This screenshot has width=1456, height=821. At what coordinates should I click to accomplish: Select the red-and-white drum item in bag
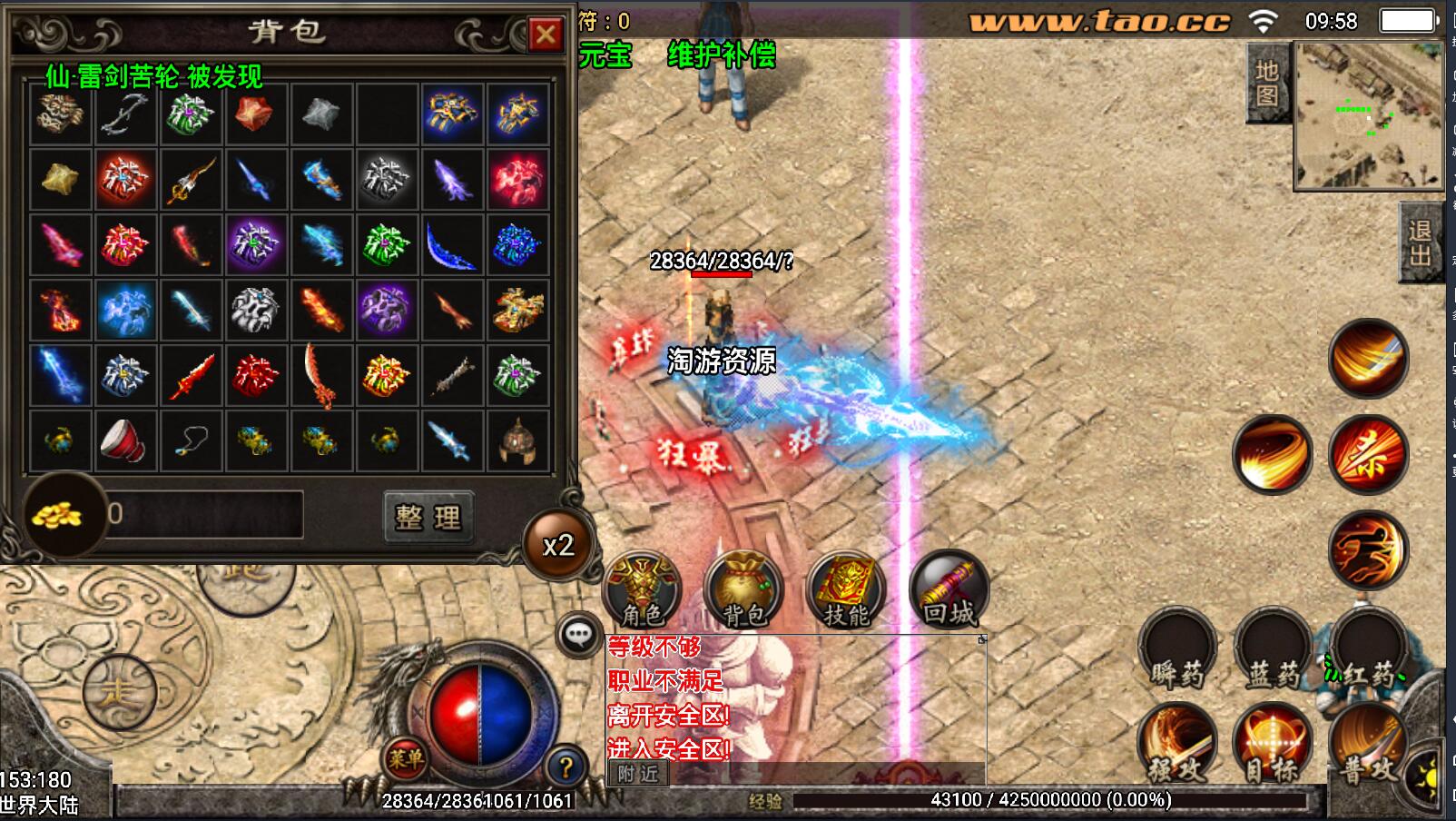point(125,440)
